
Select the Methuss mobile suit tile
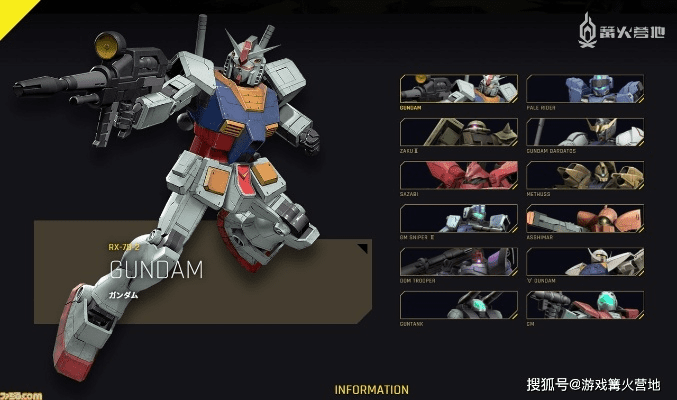pyautogui.click(x=585, y=175)
